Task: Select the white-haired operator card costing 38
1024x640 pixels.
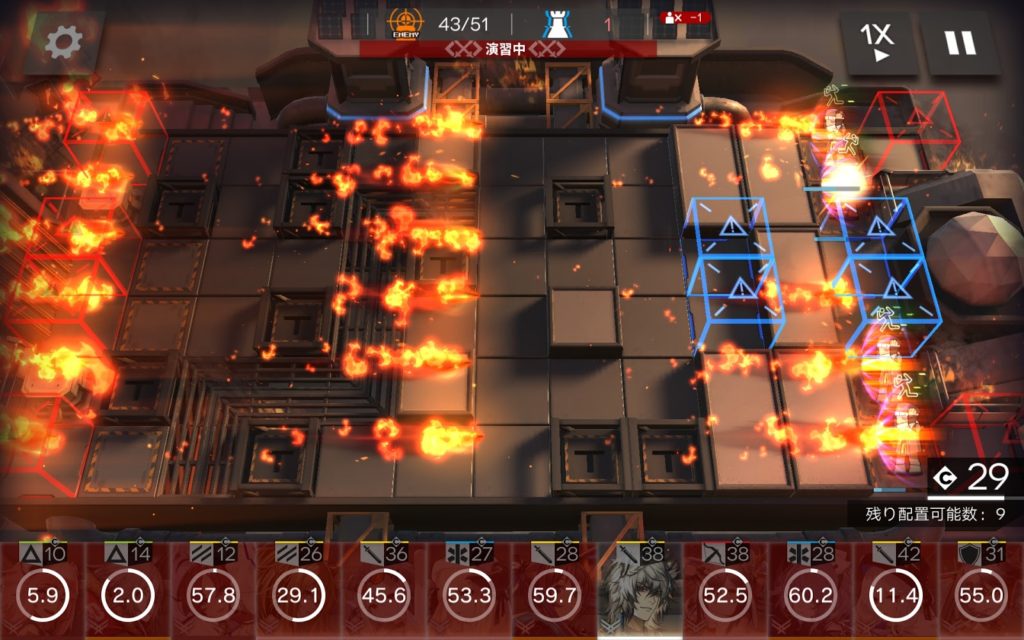Action: tap(640, 590)
